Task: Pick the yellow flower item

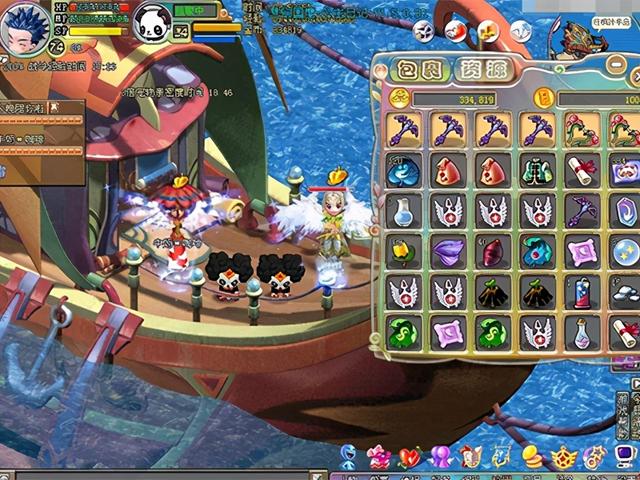Action: (403, 251)
